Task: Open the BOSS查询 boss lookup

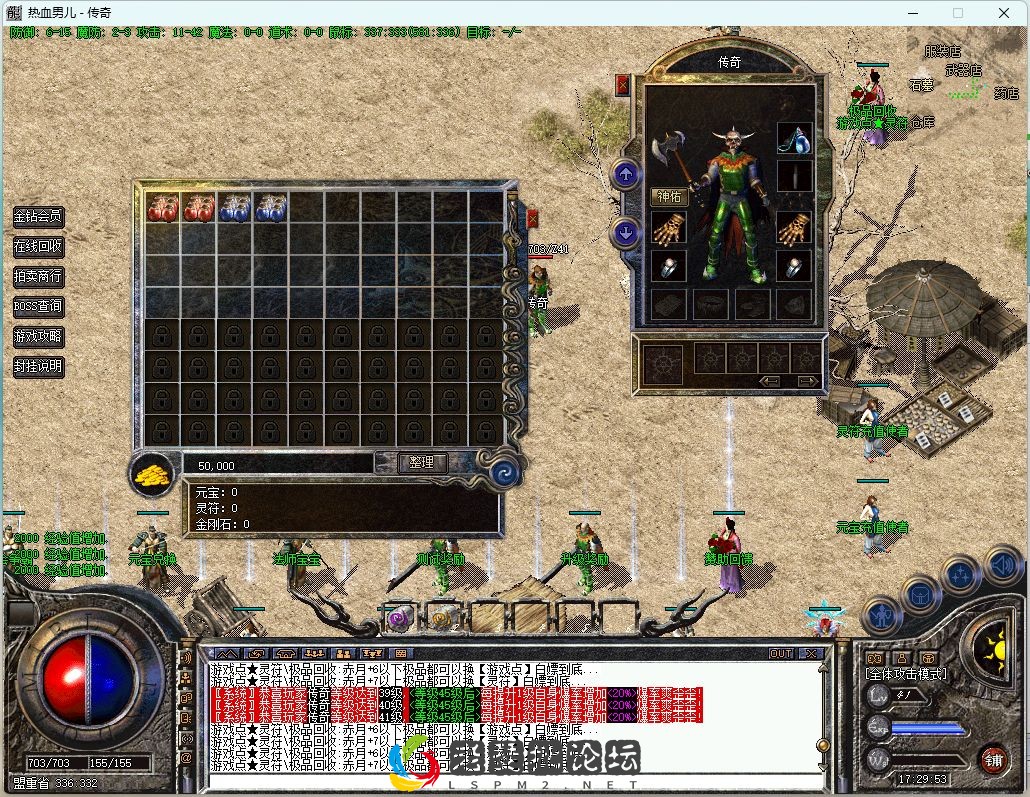Action: pyautogui.click(x=38, y=306)
